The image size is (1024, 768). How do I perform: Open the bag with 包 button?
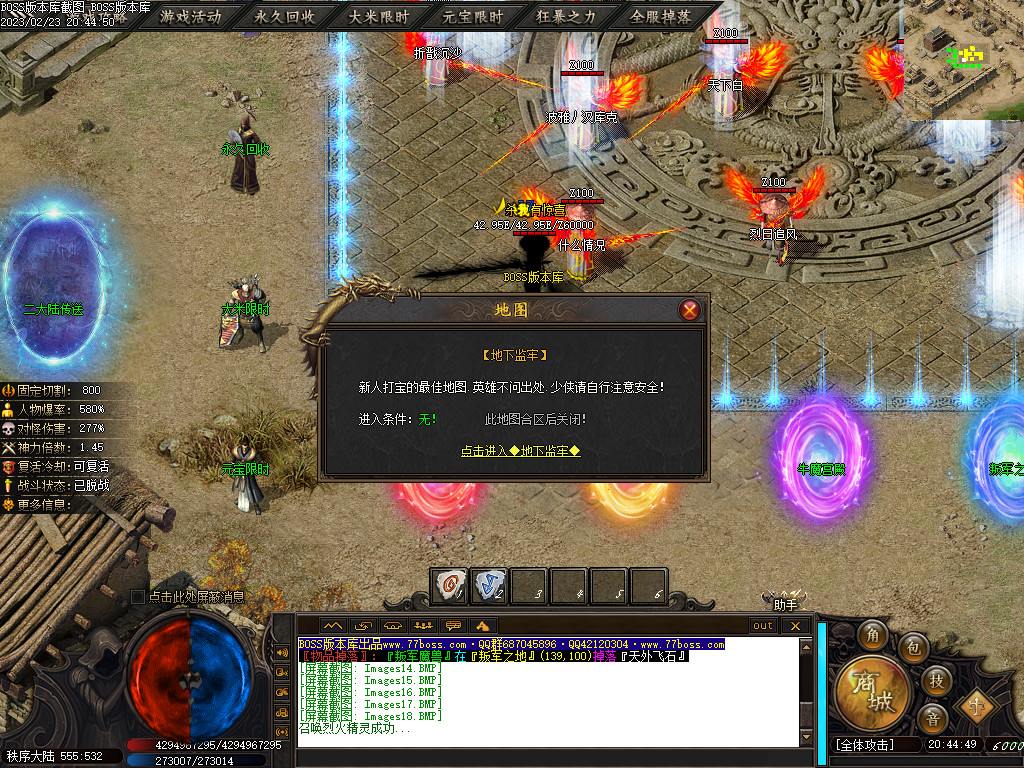tap(913, 648)
